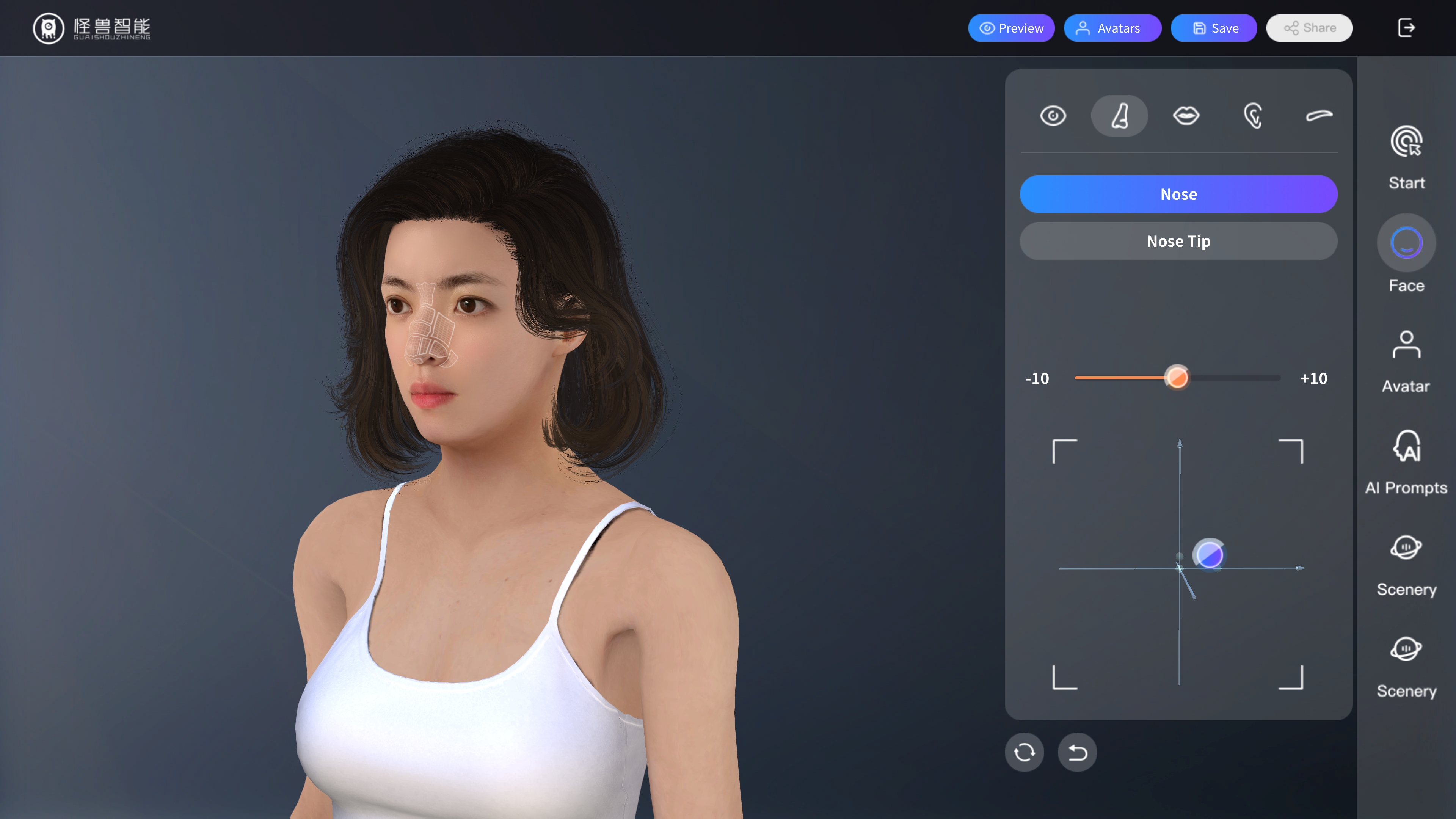
Task: Select the nose feature tab
Action: (x=1119, y=116)
